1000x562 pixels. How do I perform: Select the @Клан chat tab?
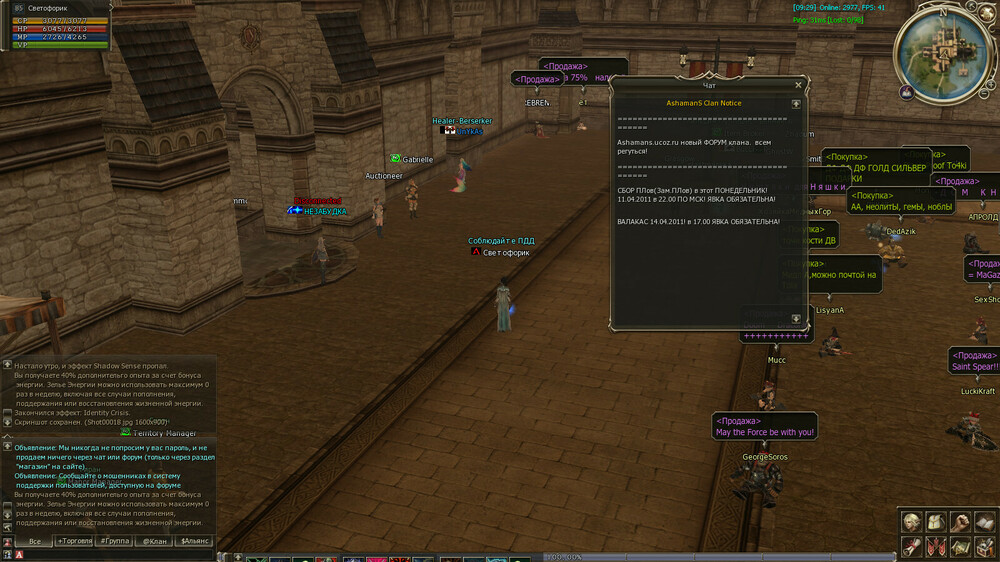pos(154,541)
